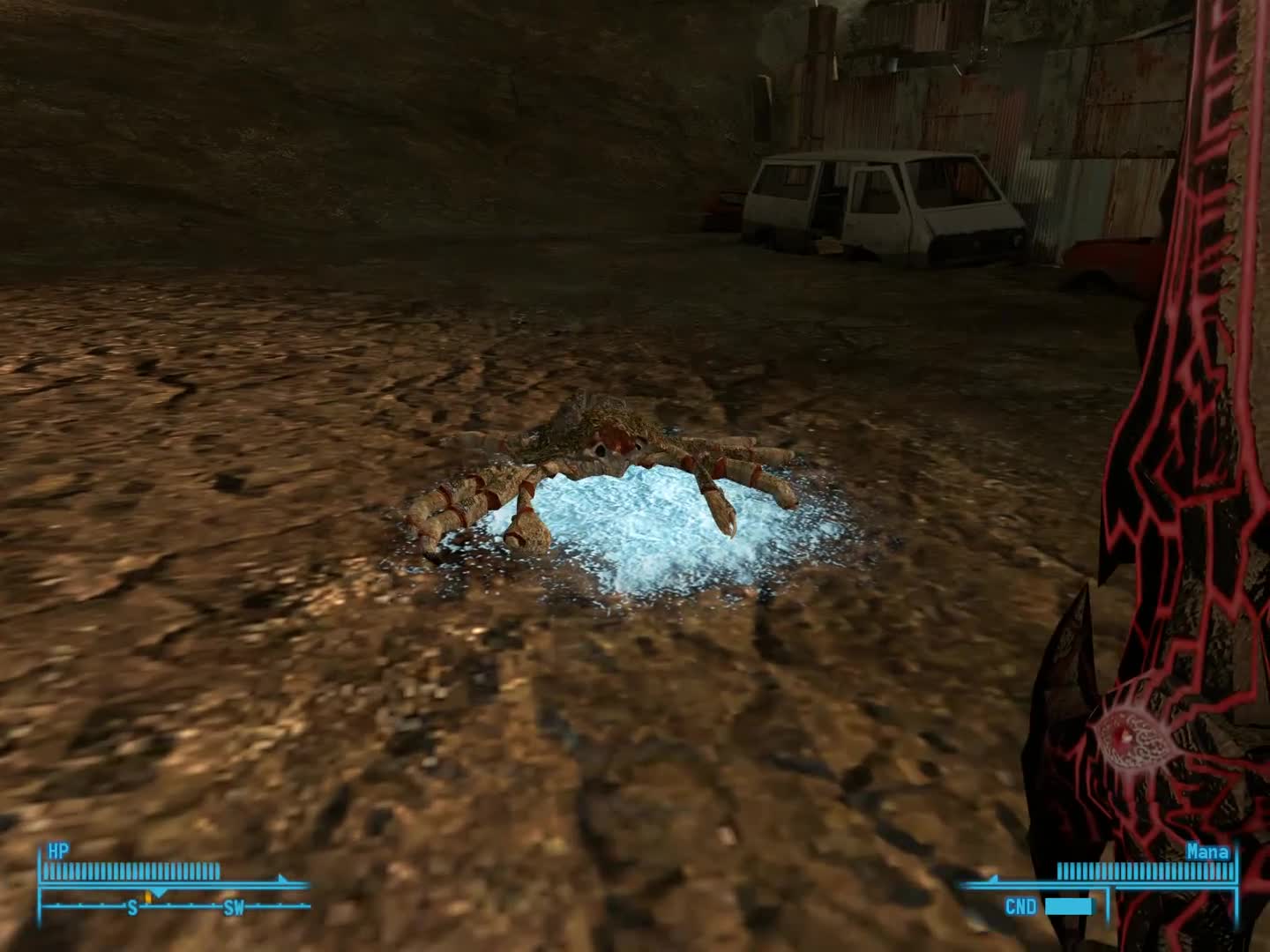This screenshot has height=952, width=1270.
Task: Click the CND condition indicator
Action: point(1022,904)
